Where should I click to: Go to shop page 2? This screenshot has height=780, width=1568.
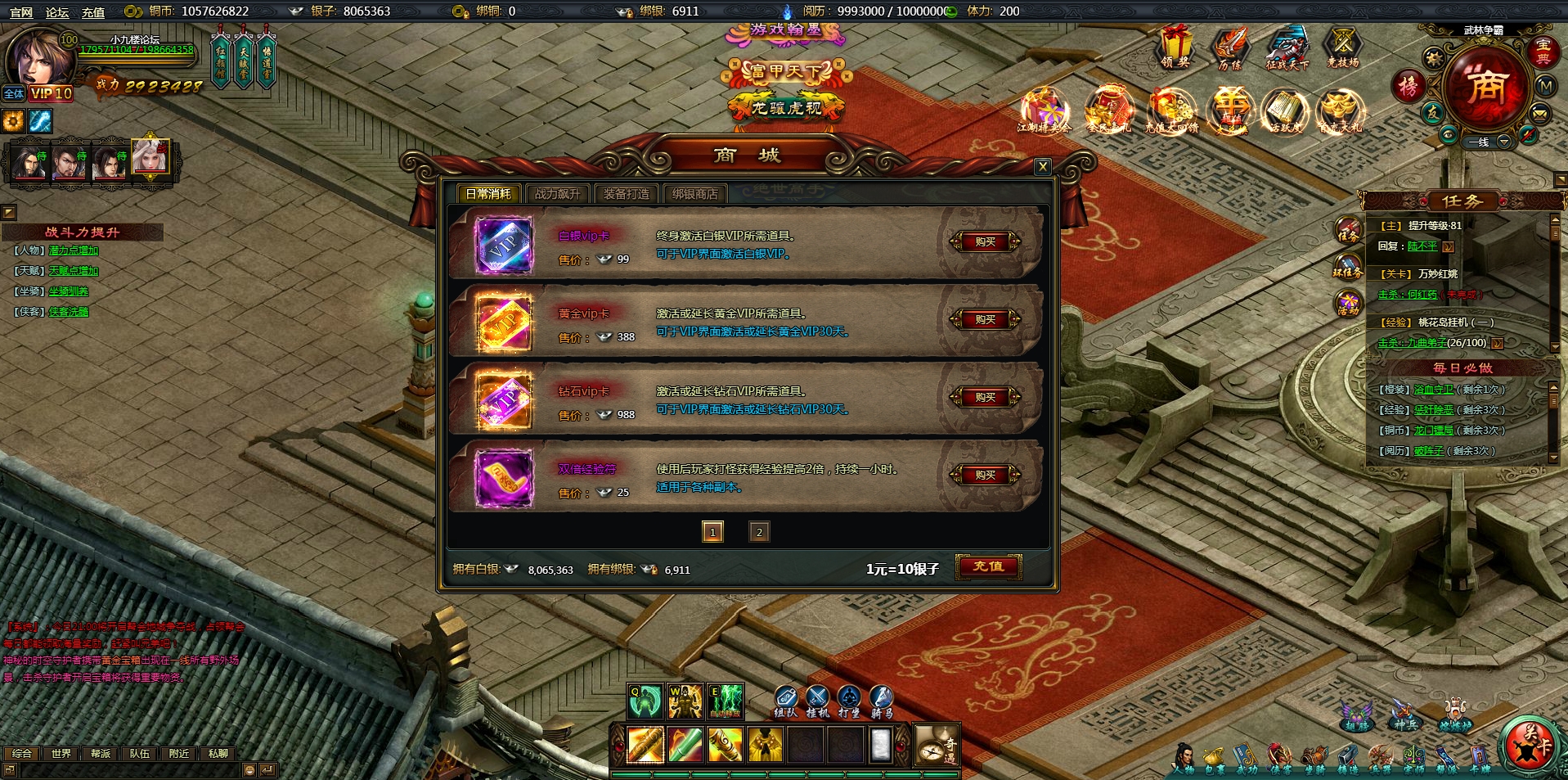coord(758,532)
